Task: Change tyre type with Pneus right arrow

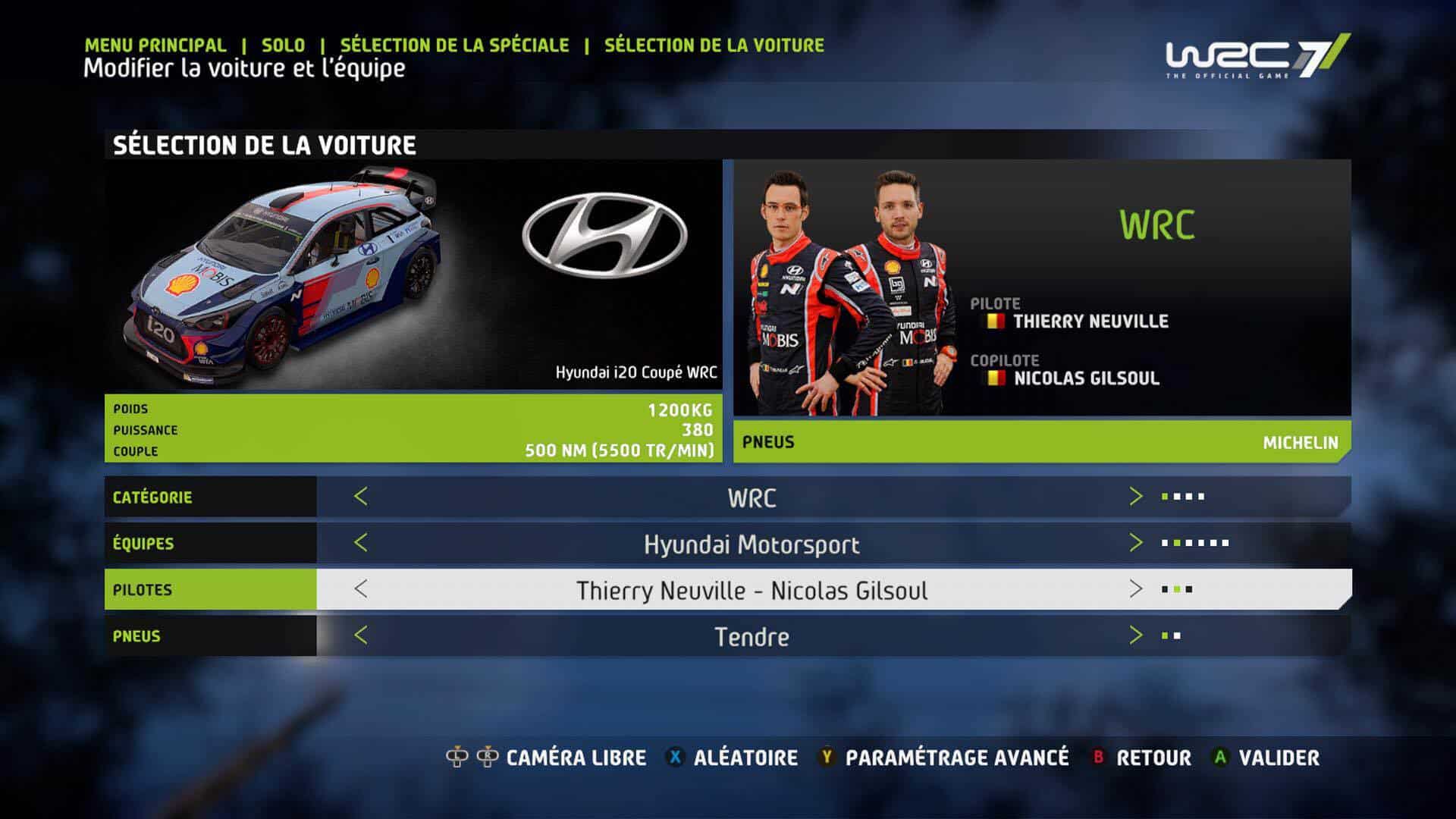Action: (x=1135, y=635)
